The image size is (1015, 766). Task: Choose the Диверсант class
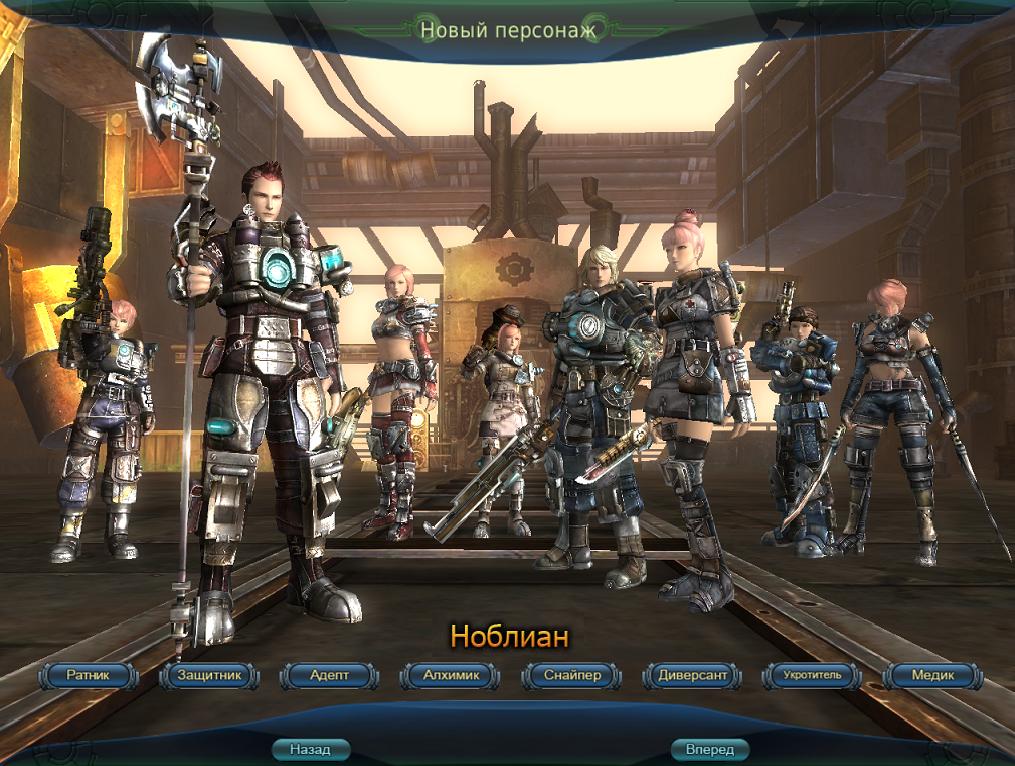tap(692, 676)
